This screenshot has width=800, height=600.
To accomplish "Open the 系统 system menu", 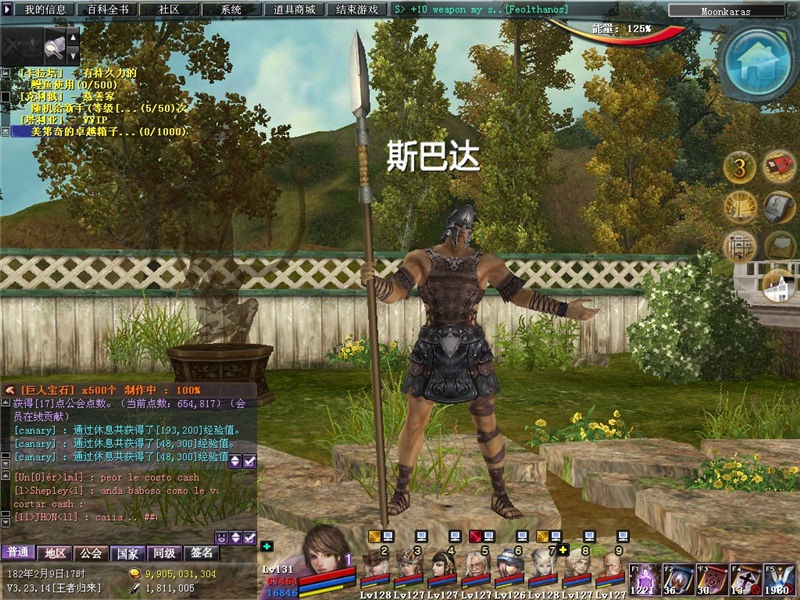I will 231,9.
